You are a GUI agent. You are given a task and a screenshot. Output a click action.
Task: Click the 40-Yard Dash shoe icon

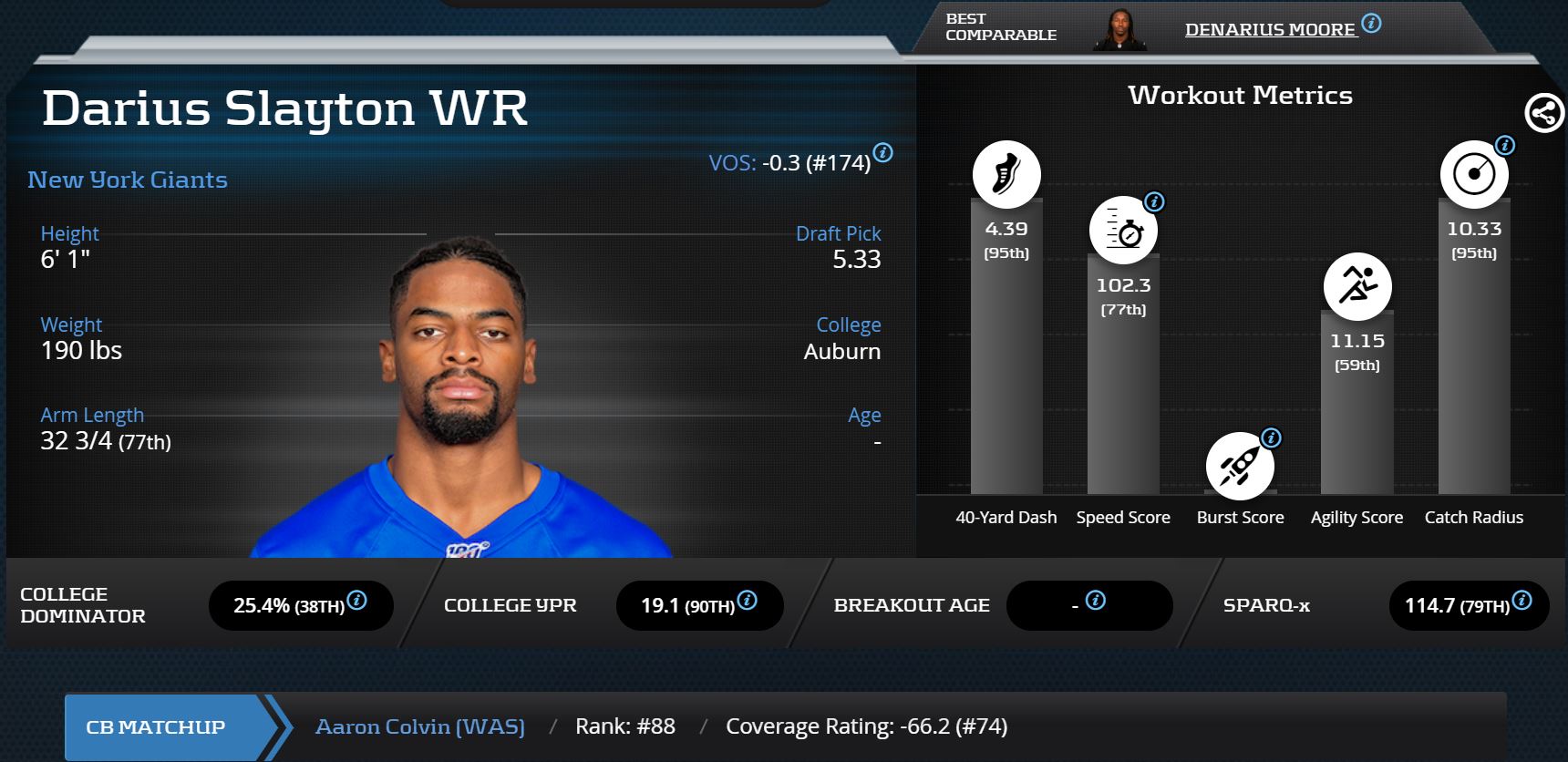pyautogui.click(x=1006, y=174)
